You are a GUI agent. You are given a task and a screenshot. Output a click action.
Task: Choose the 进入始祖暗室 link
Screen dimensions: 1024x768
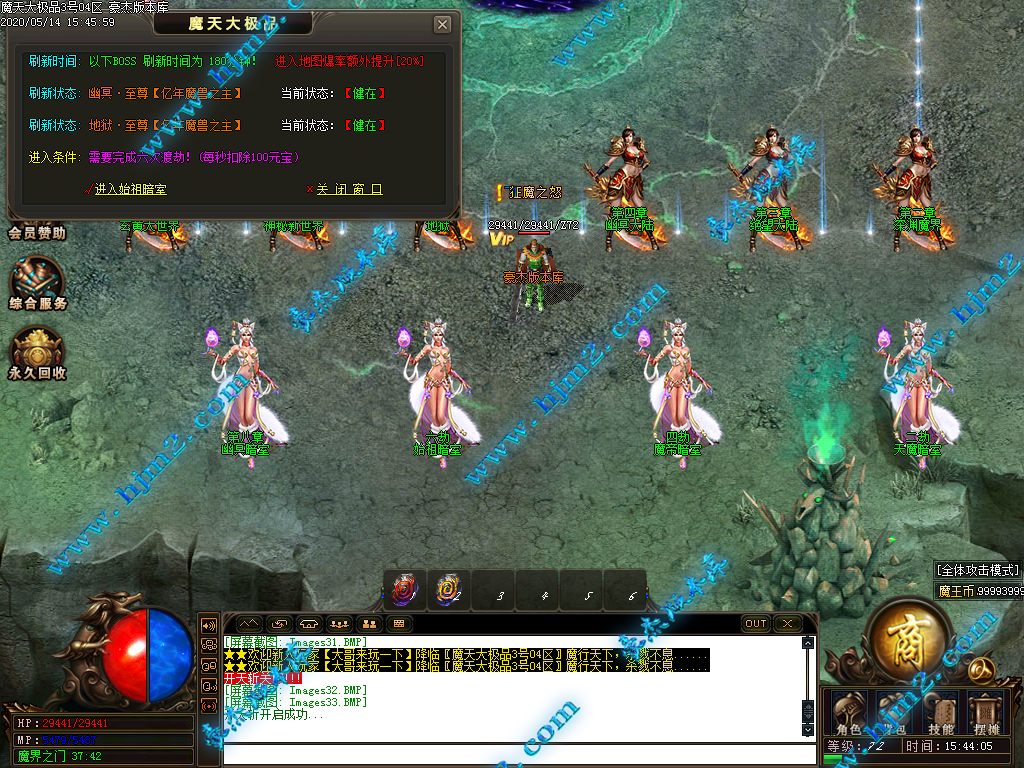coord(130,189)
